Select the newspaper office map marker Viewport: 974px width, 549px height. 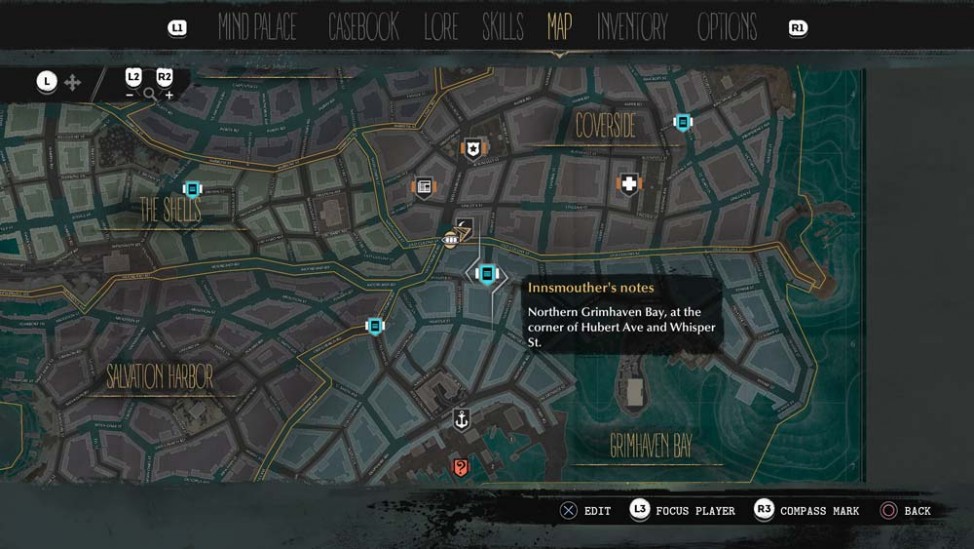(x=423, y=187)
